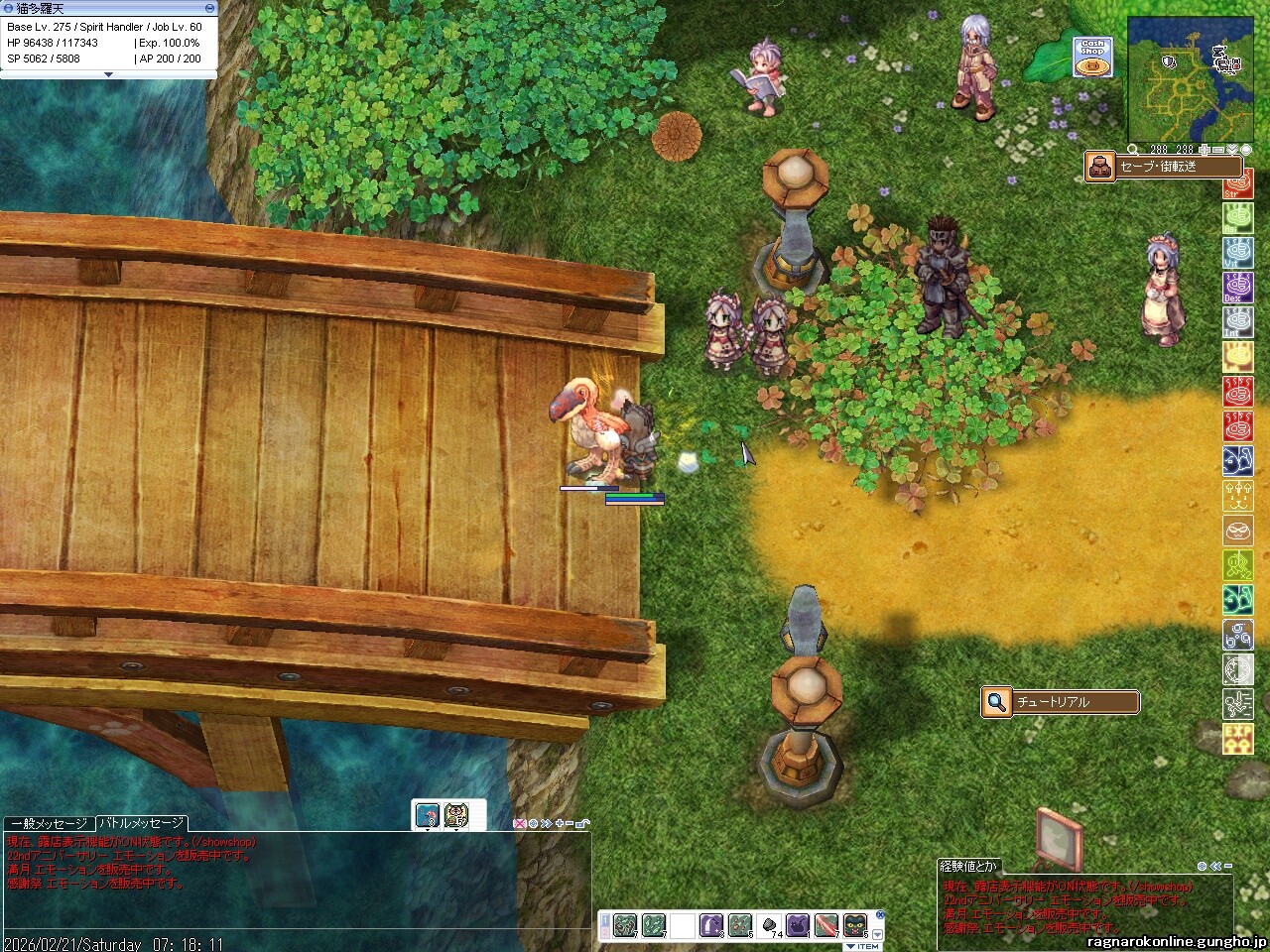Open the チュートリアル tutorial button

[1060, 702]
